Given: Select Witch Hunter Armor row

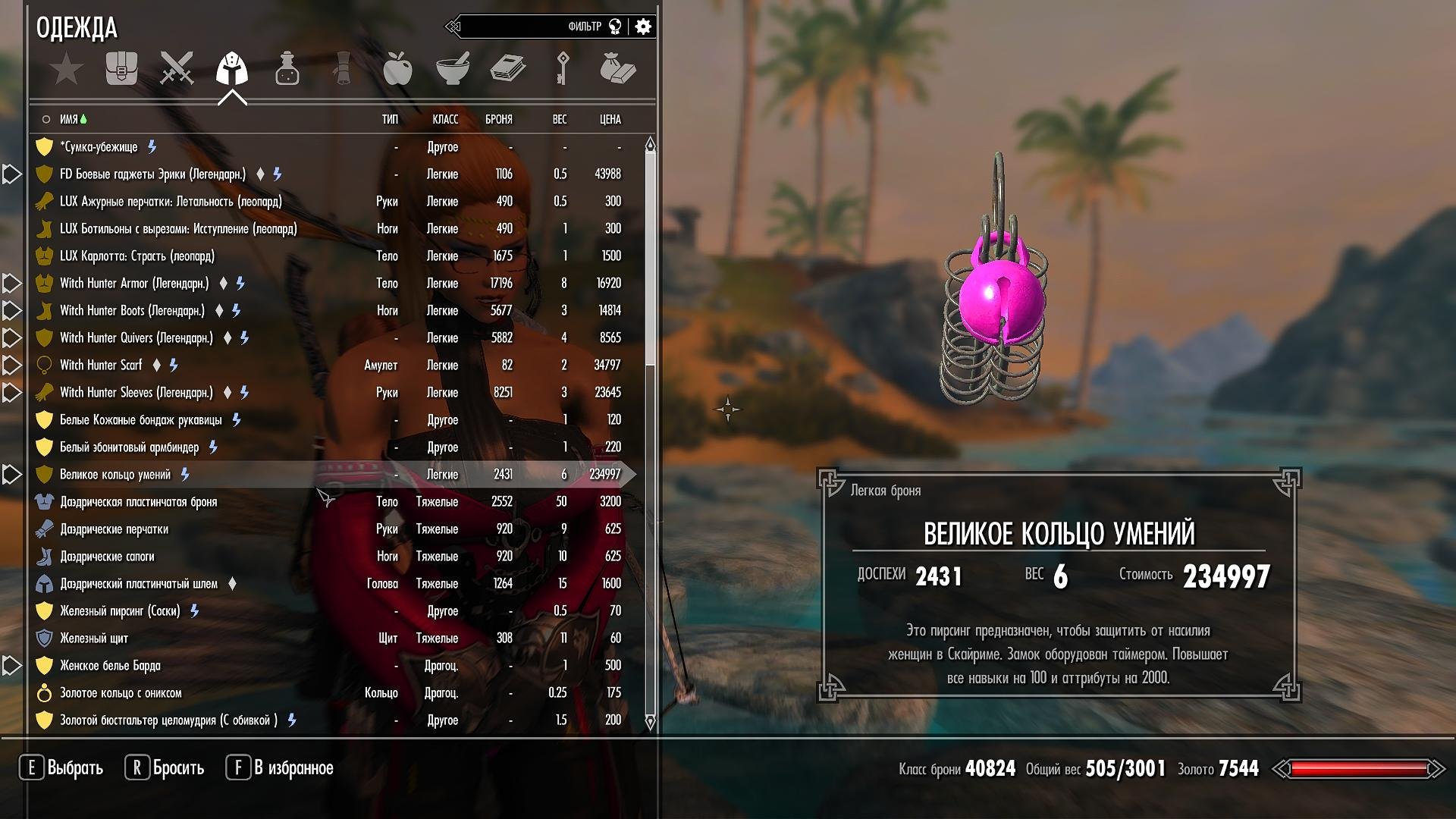Looking at the screenshot, I should 134,284.
